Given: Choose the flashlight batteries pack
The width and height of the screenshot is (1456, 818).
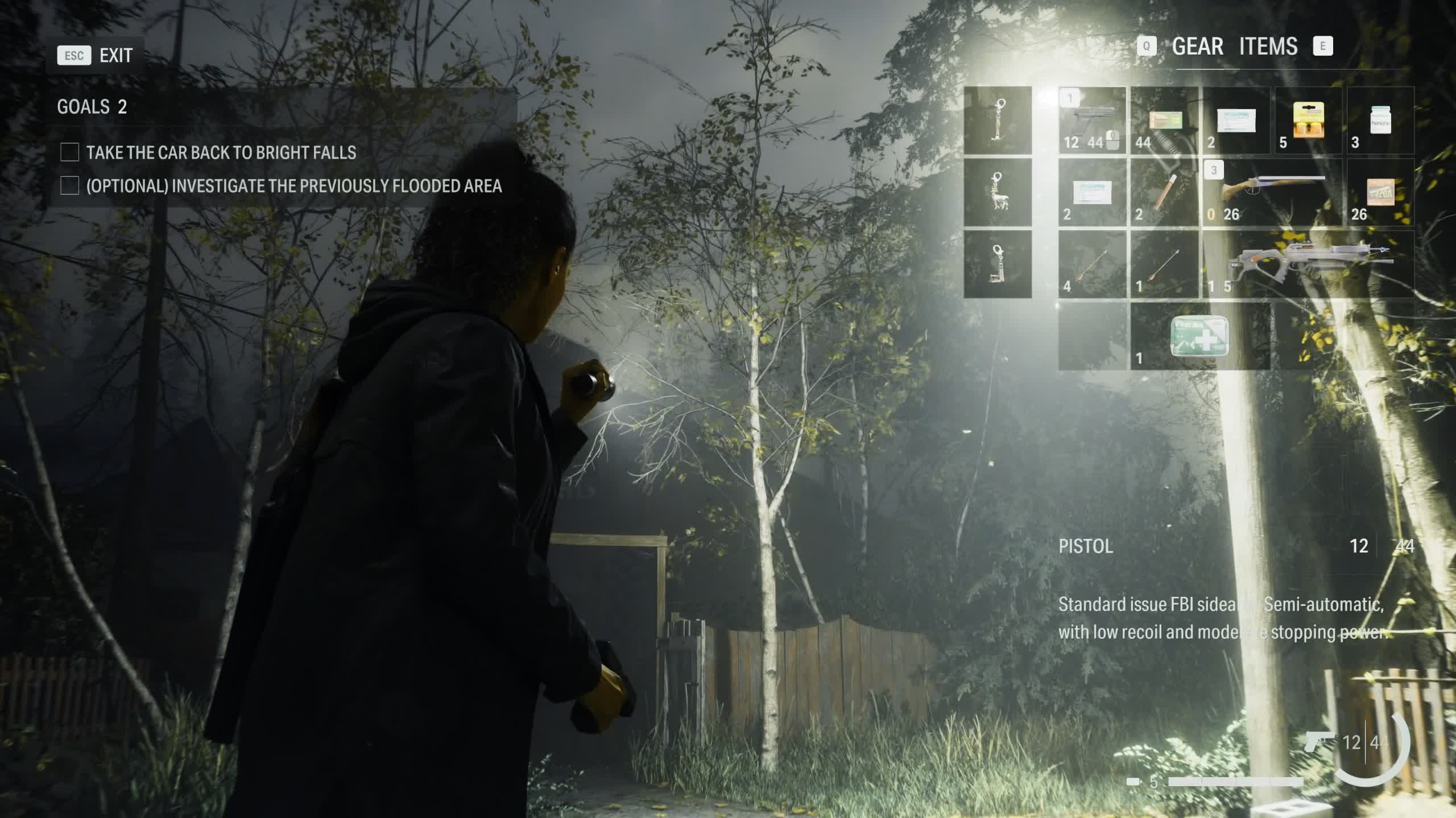Looking at the screenshot, I should tap(1308, 121).
